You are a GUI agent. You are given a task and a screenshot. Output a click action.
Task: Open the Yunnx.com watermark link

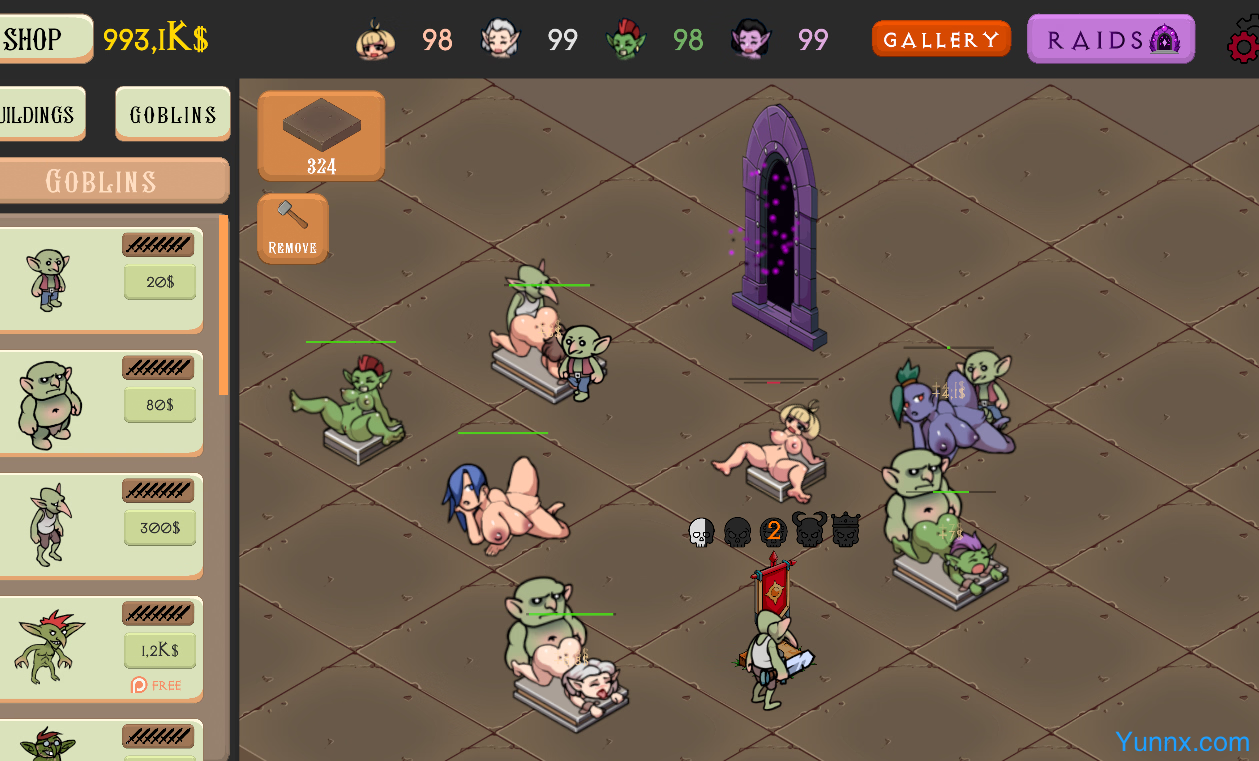click(x=1182, y=742)
